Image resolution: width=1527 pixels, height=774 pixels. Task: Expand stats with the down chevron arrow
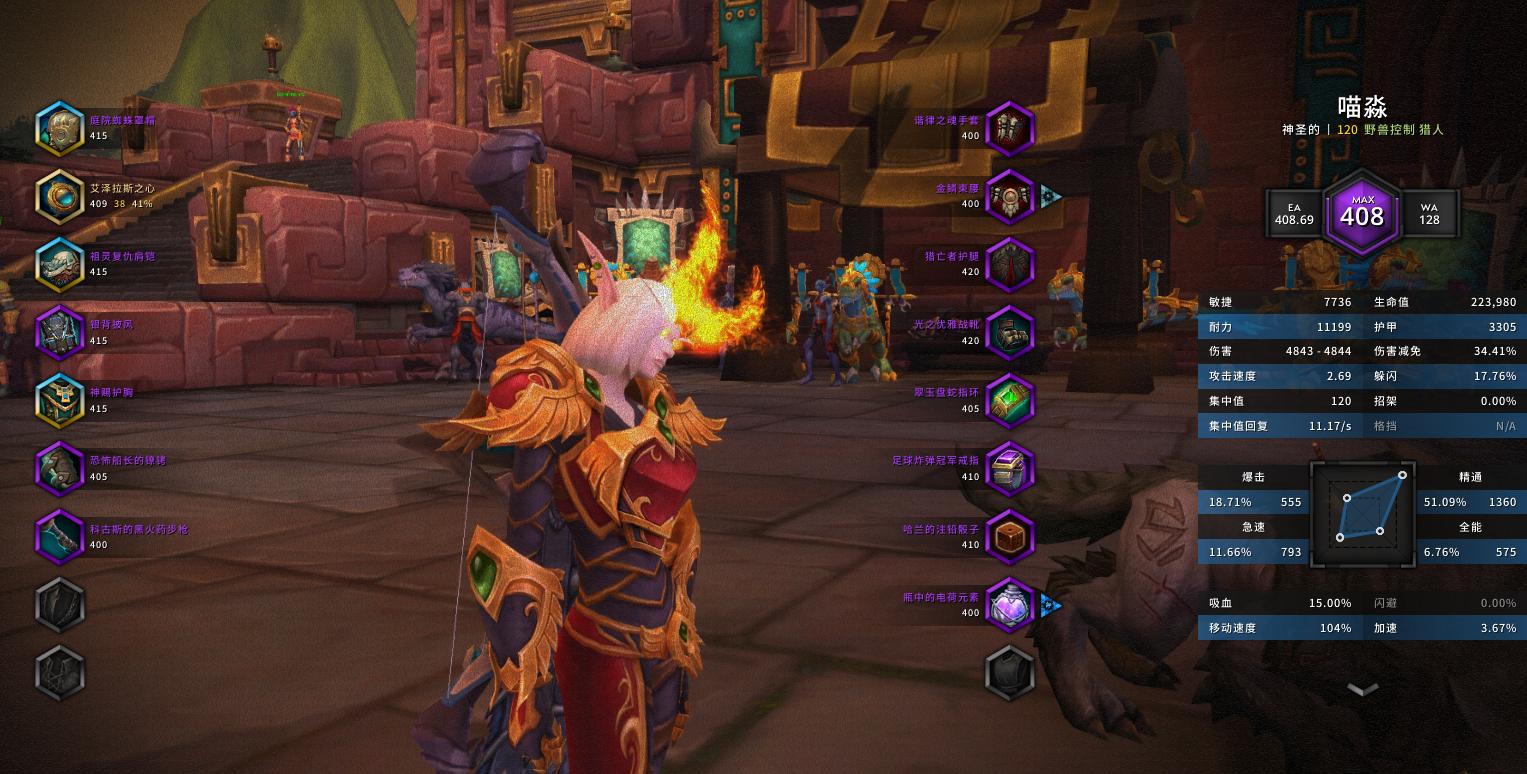(x=1362, y=688)
